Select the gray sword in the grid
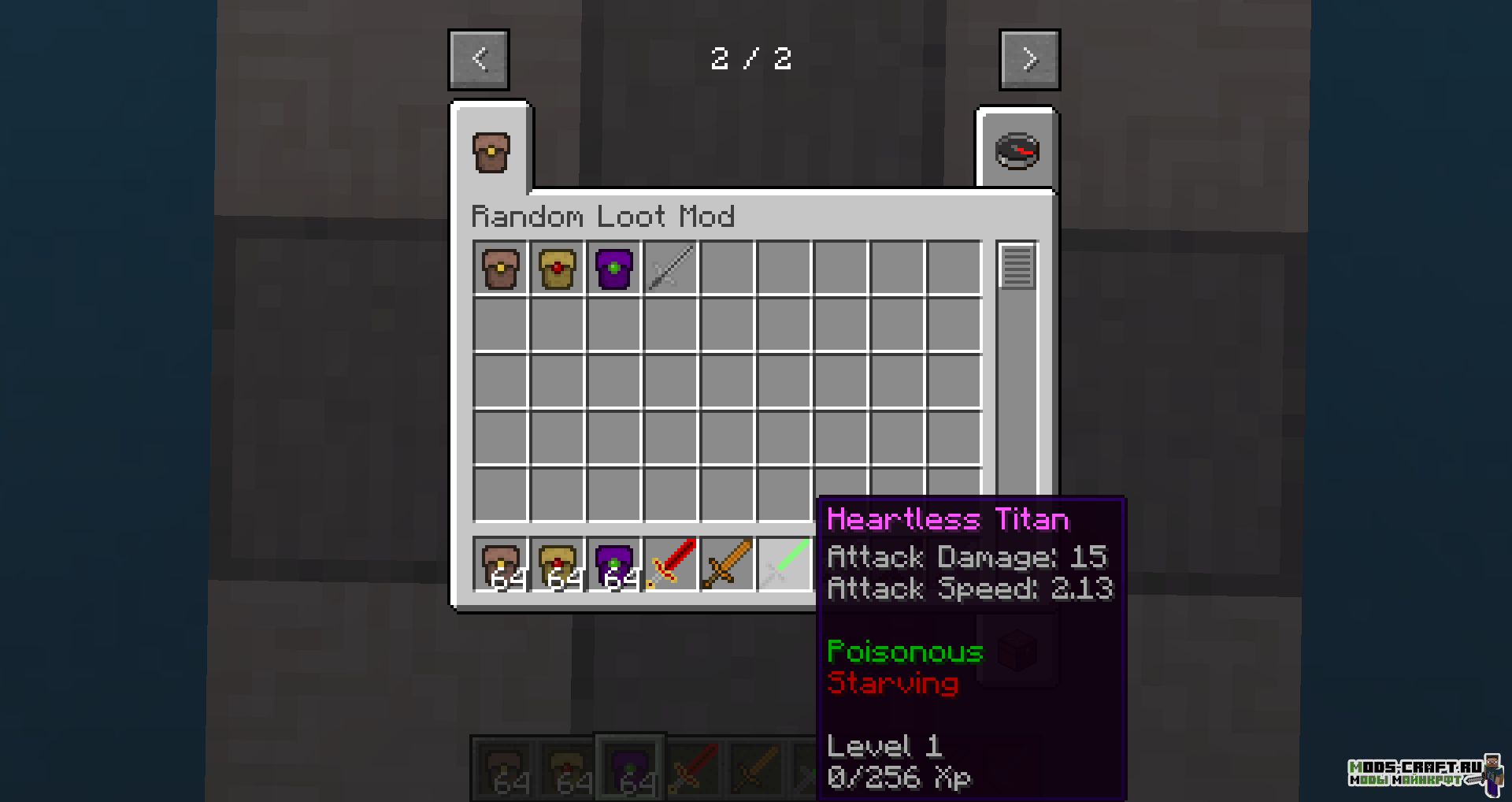The image size is (1512, 802). pyautogui.click(x=671, y=269)
